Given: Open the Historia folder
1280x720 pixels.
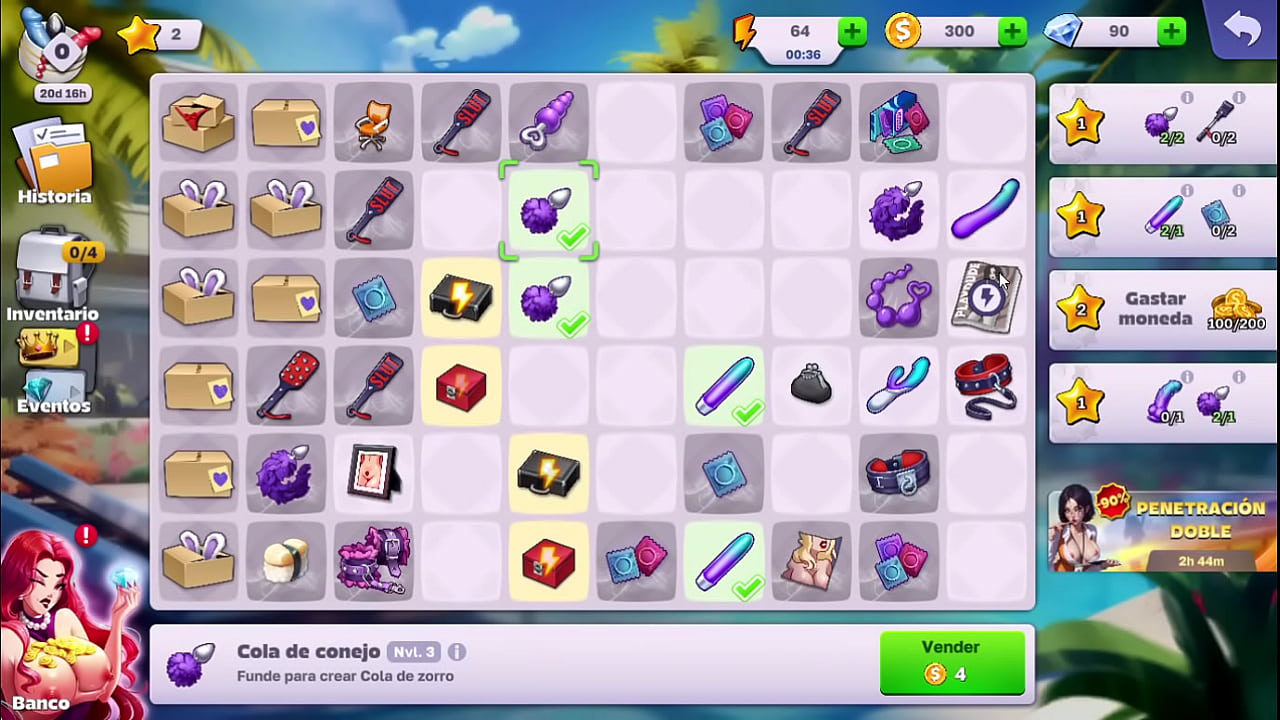Looking at the screenshot, I should pos(54,163).
